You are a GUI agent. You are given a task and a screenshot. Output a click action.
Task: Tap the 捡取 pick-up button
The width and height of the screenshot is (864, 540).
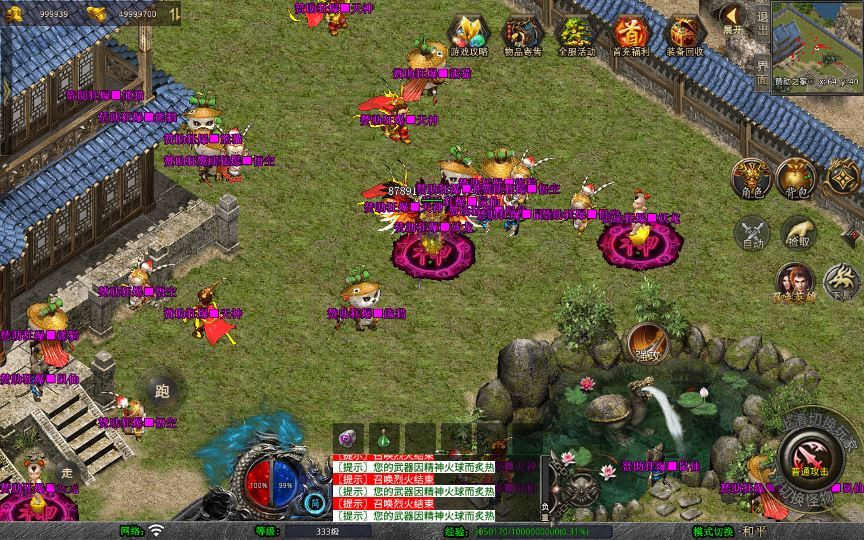pos(796,234)
